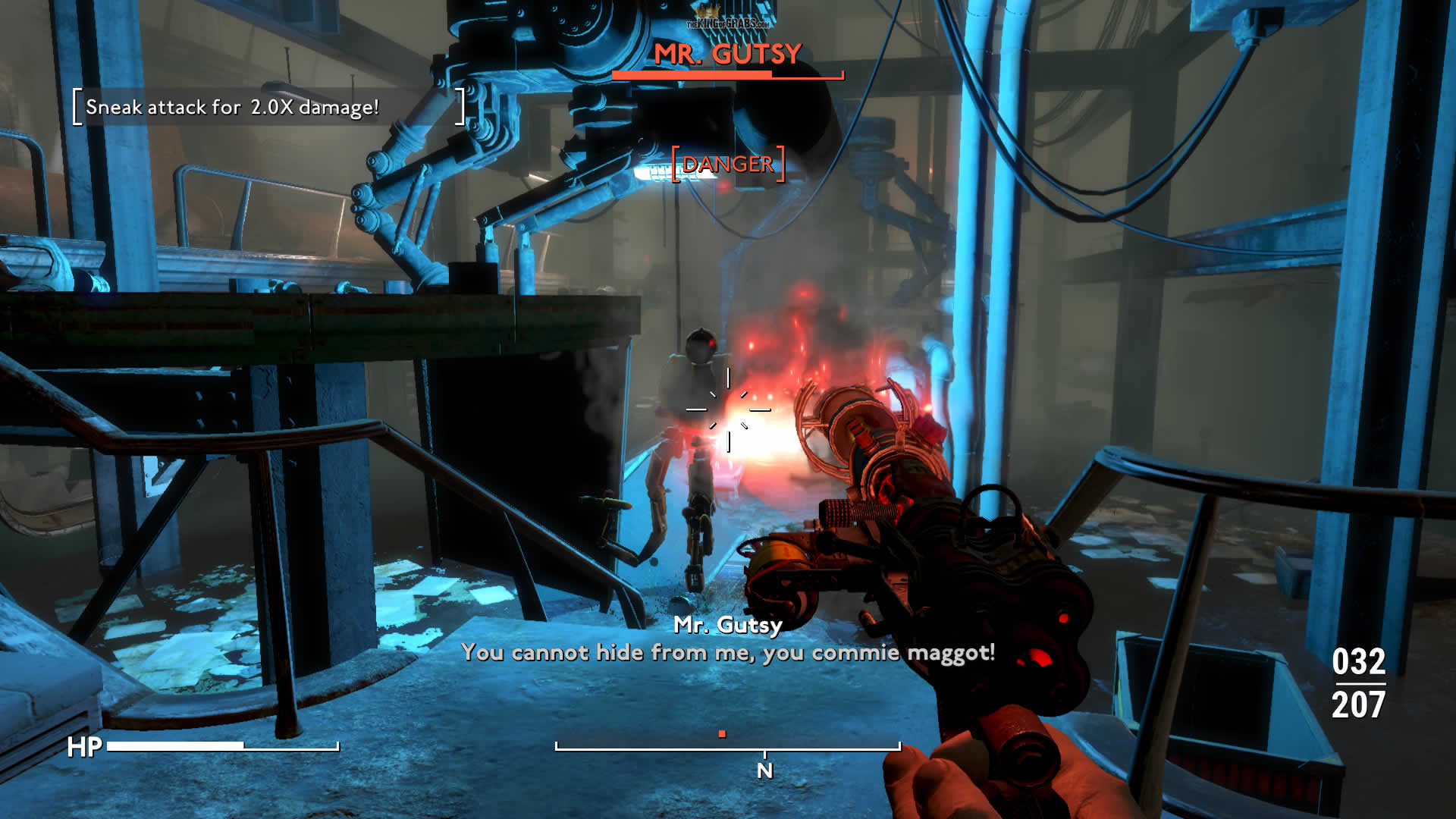The height and width of the screenshot is (819, 1456).
Task: Click the DANGER stealth indicator
Action: 728,164
